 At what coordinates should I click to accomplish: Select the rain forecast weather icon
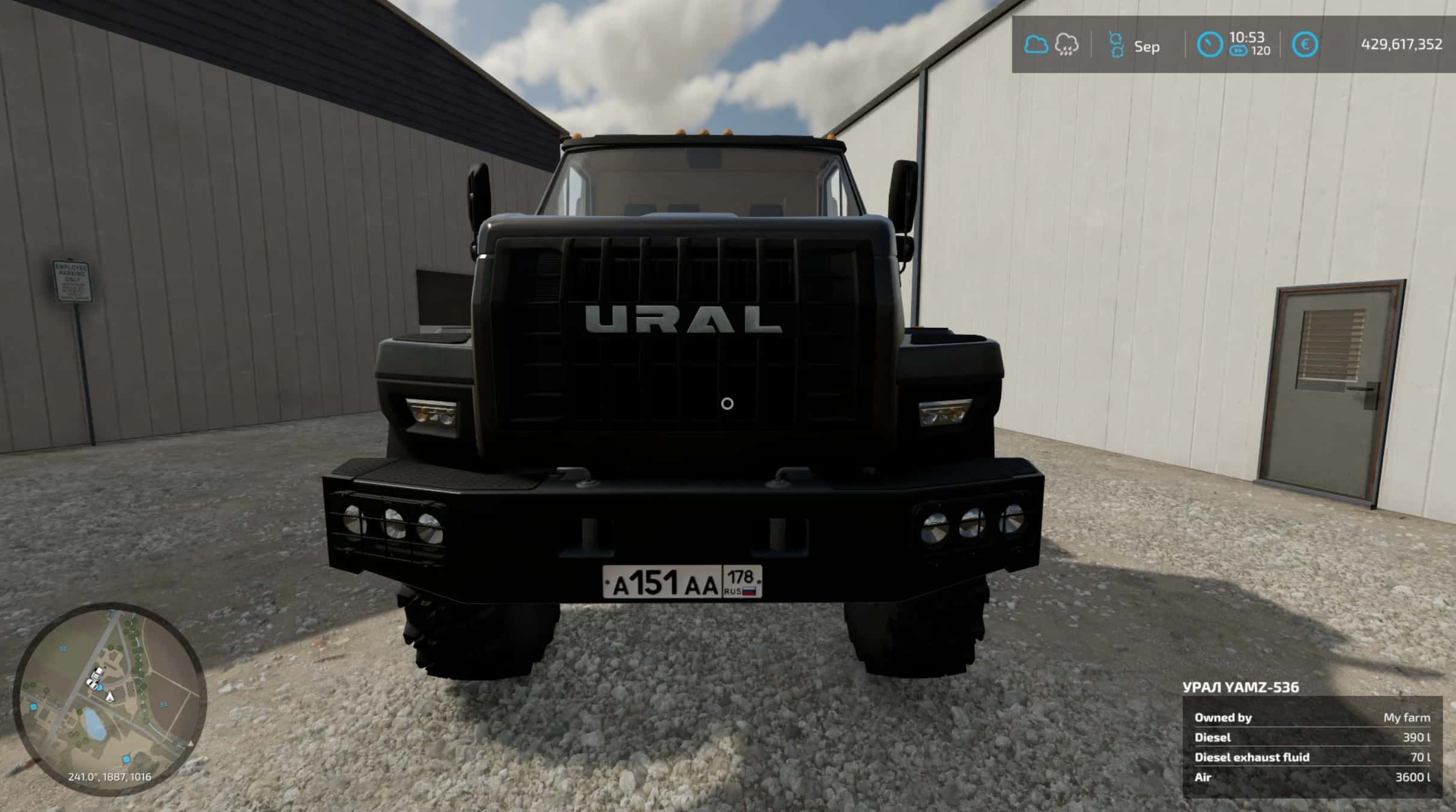[1066, 45]
